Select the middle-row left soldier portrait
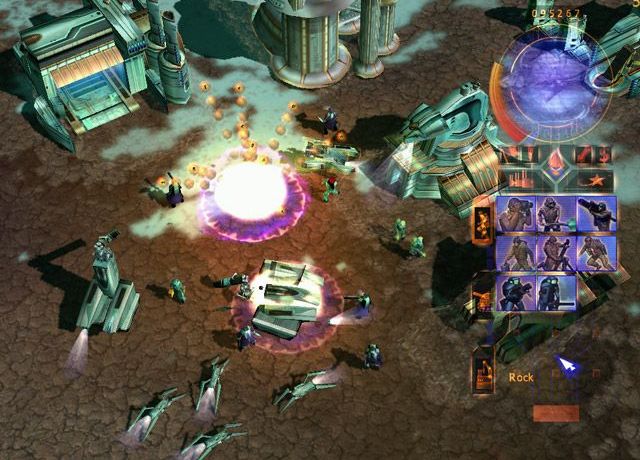Image resolution: width=640 pixels, height=460 pixels. (517, 252)
